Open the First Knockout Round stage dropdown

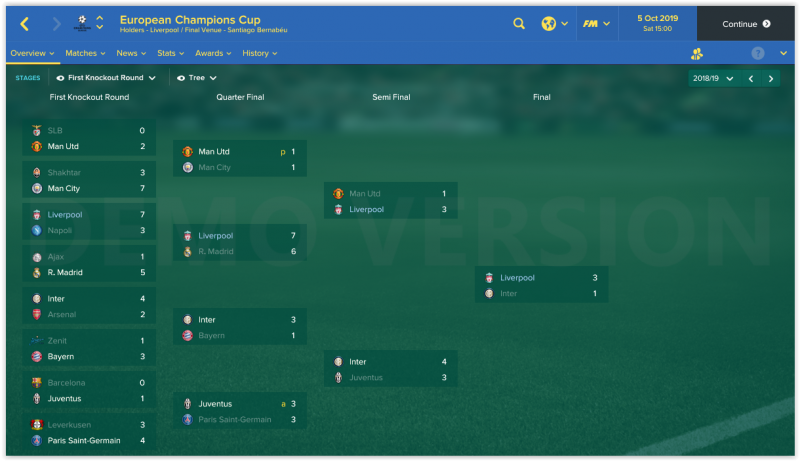pyautogui.click(x=106, y=77)
